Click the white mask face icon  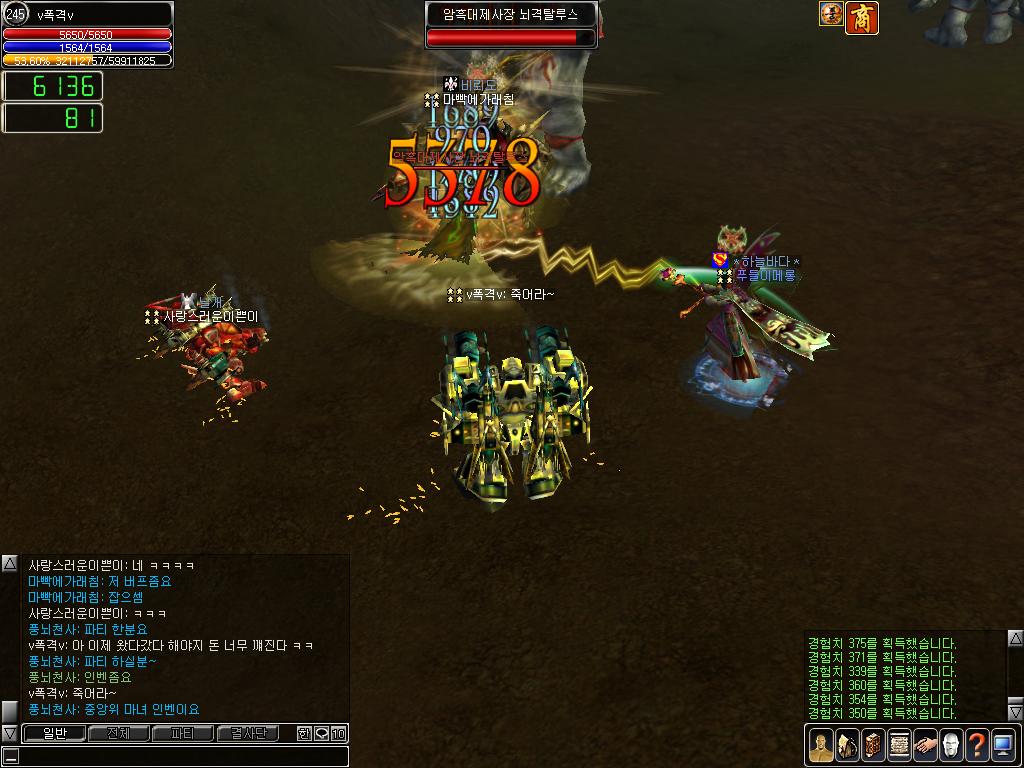coord(951,745)
